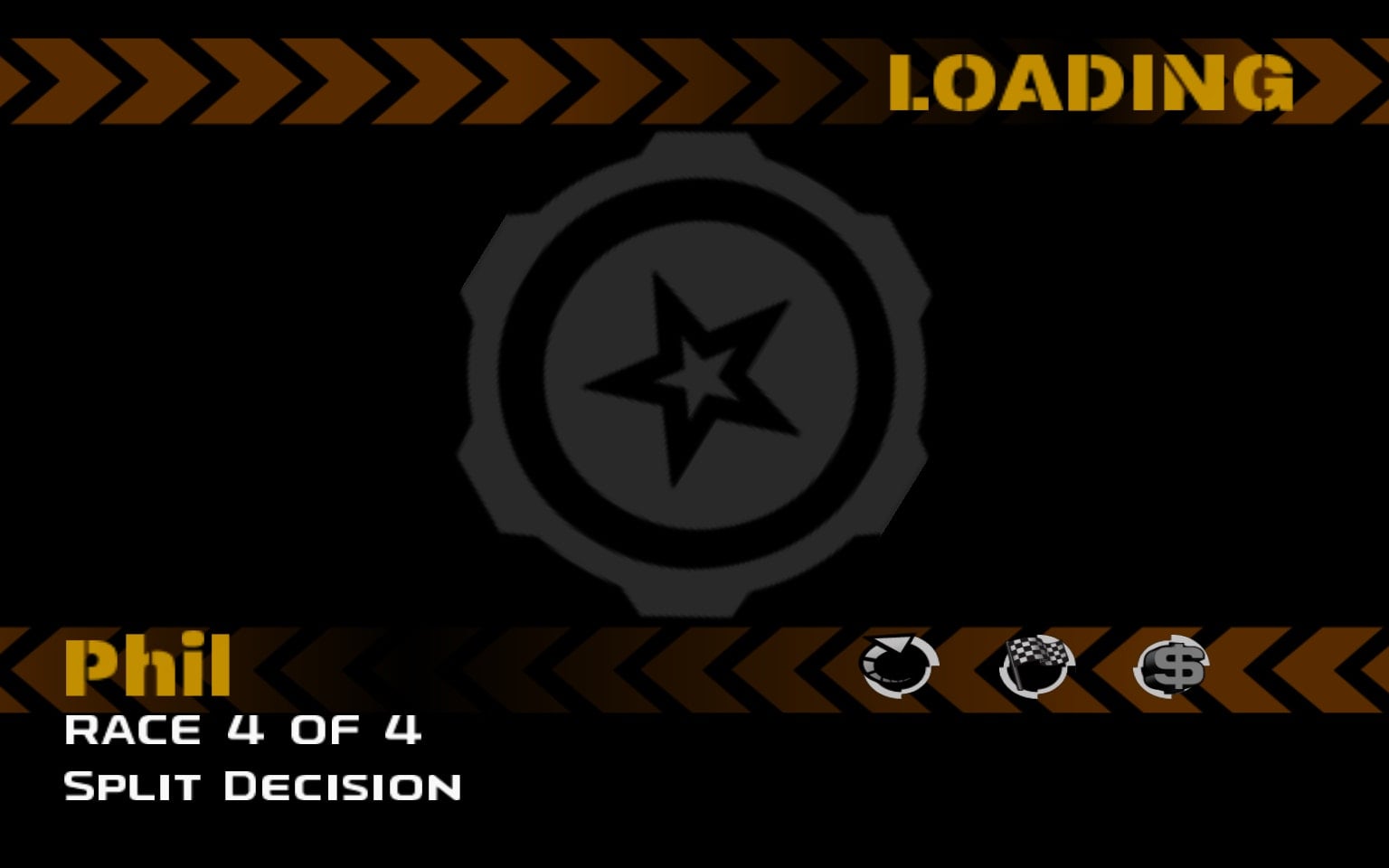Select the star inside the gear logo

coord(701,380)
